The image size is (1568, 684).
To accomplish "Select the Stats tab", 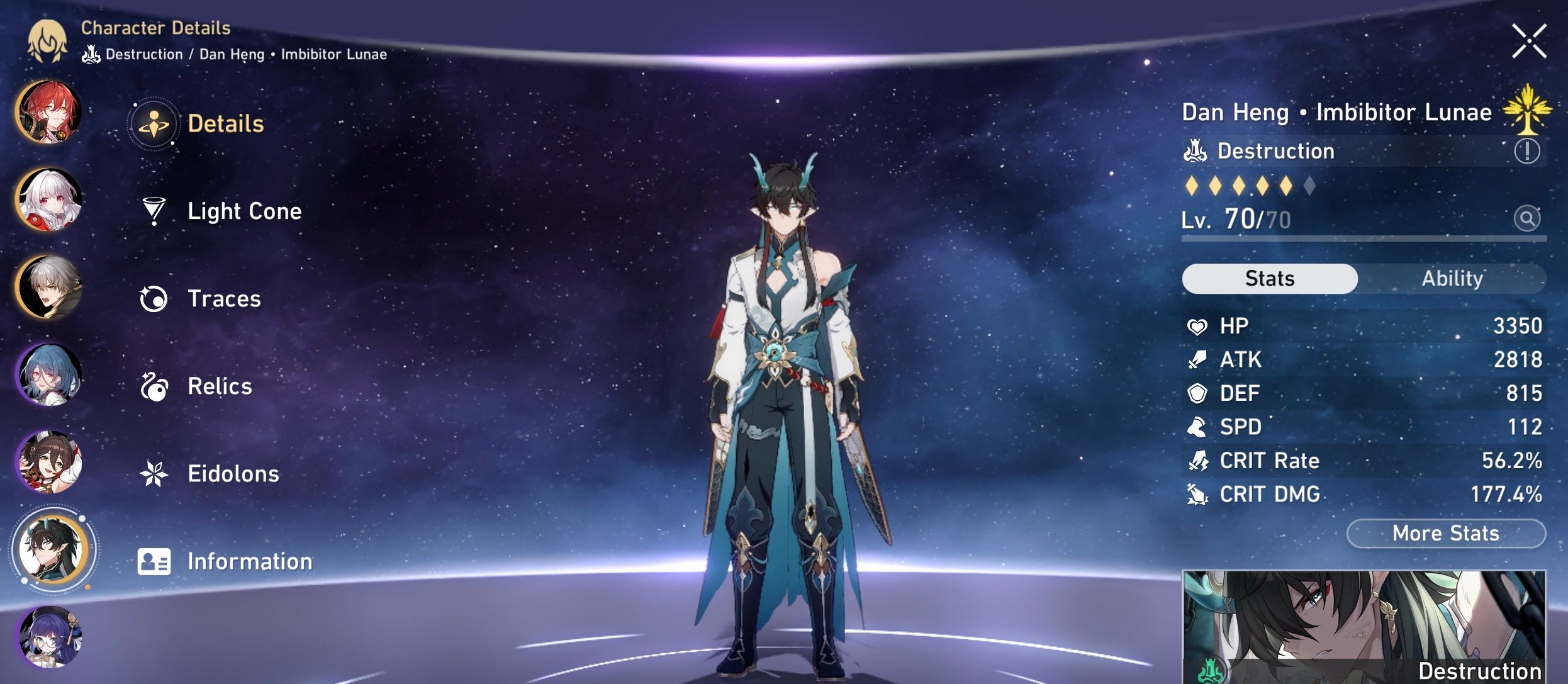I will tap(1269, 278).
